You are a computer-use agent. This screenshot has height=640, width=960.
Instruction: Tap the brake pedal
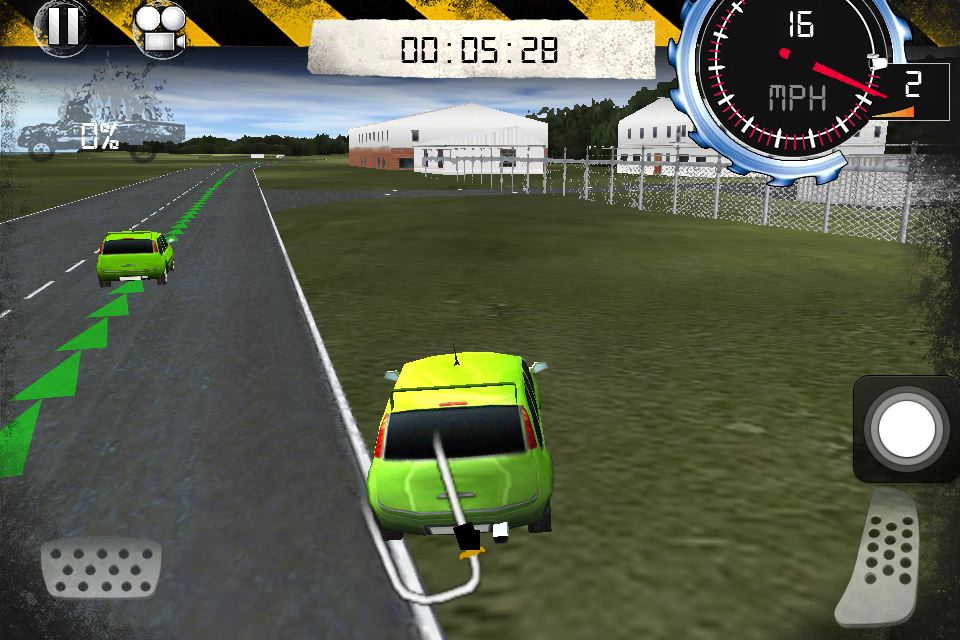(100, 568)
